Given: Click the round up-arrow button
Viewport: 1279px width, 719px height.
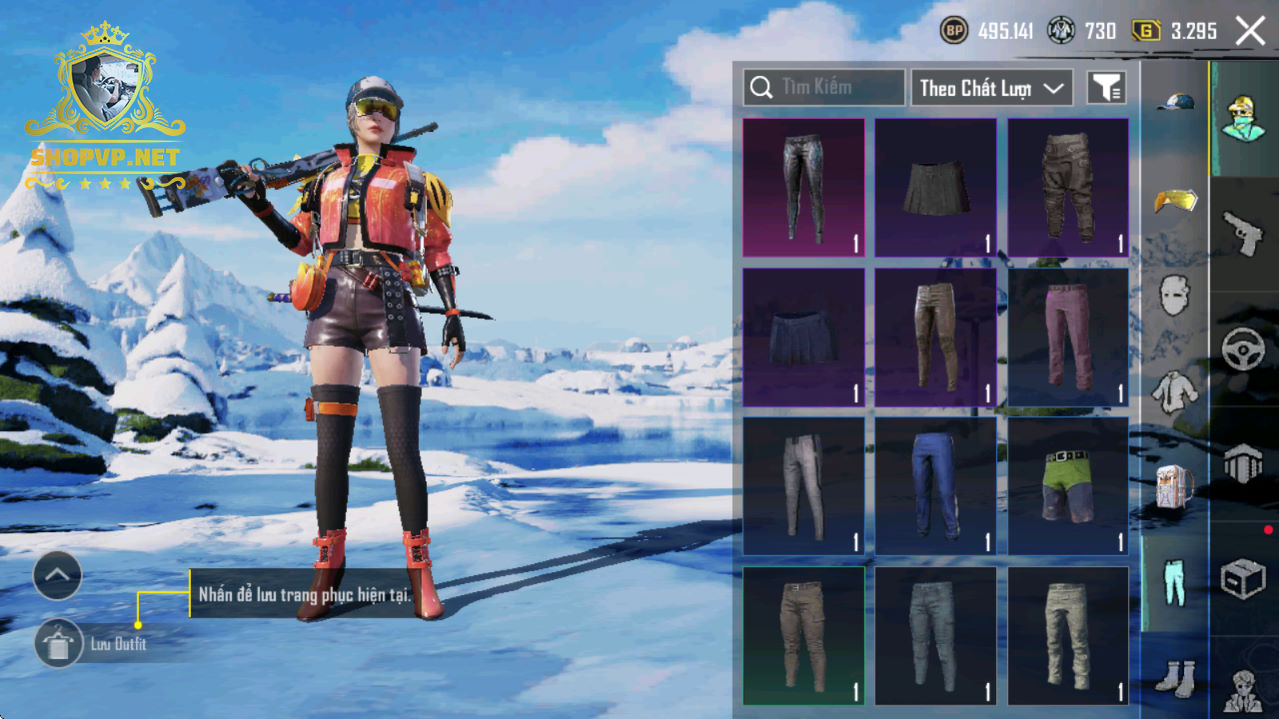Looking at the screenshot, I should pyautogui.click(x=57, y=575).
